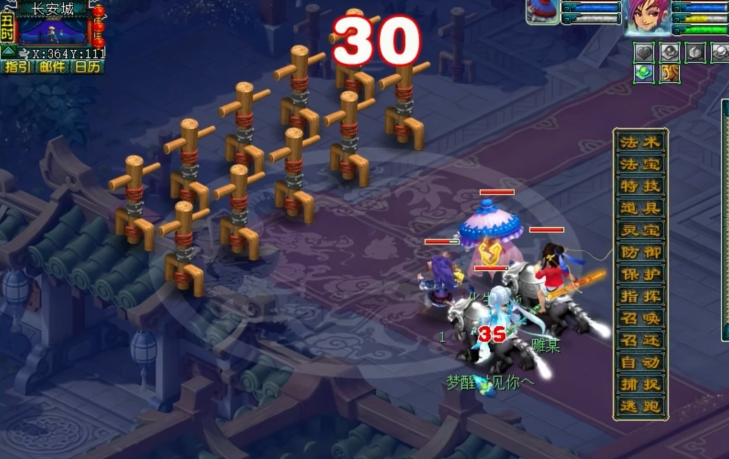Click the pink-haired character portrait

[648, 18]
